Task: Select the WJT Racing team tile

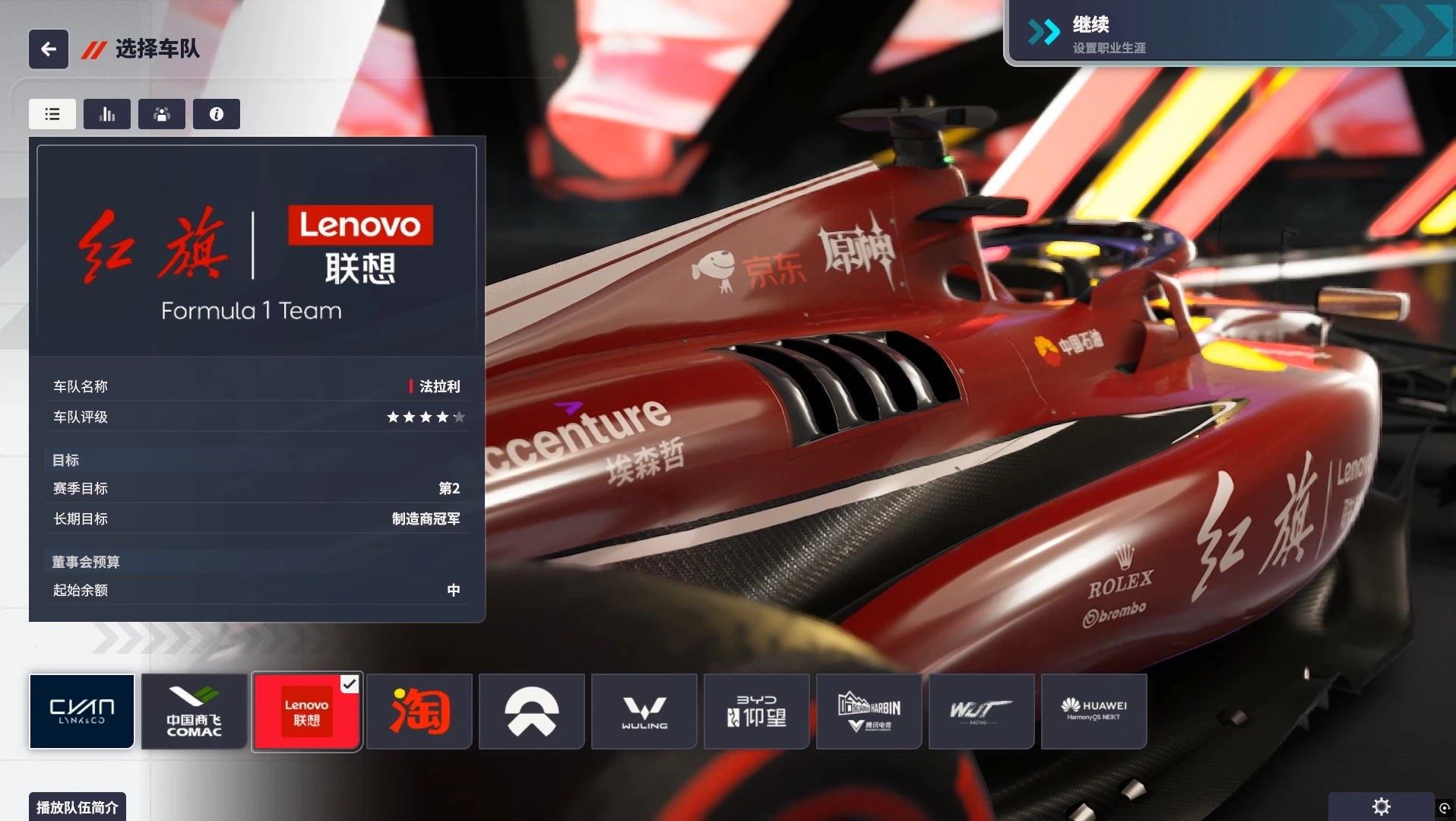Action: click(x=982, y=712)
